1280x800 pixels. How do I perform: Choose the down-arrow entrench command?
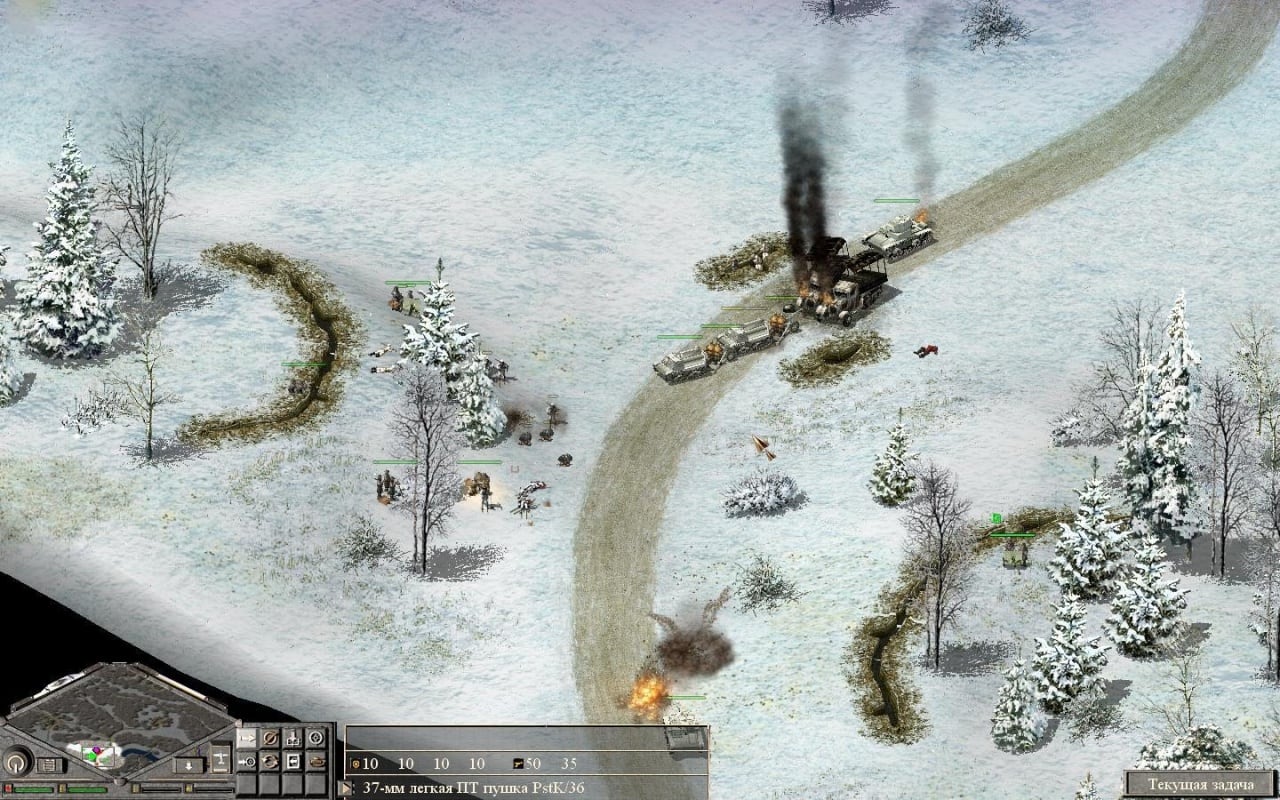(x=293, y=739)
